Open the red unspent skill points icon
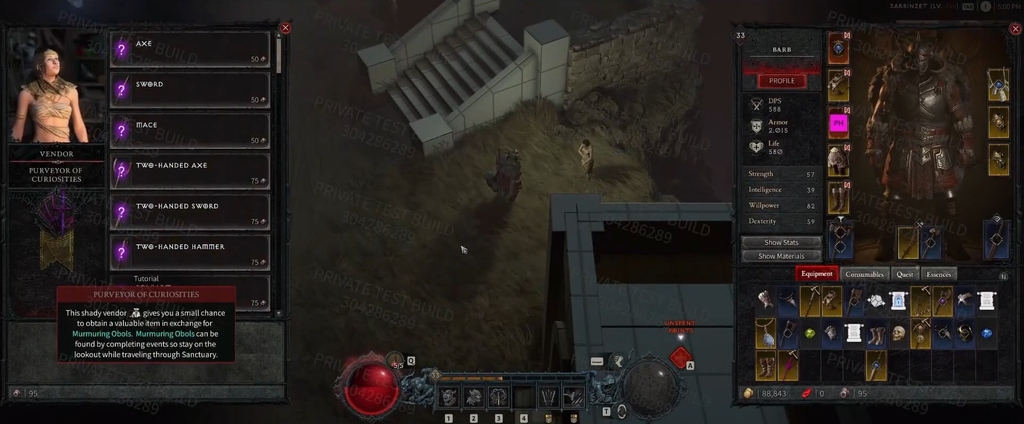Viewport: 1024px width, 424px height. 680,356
